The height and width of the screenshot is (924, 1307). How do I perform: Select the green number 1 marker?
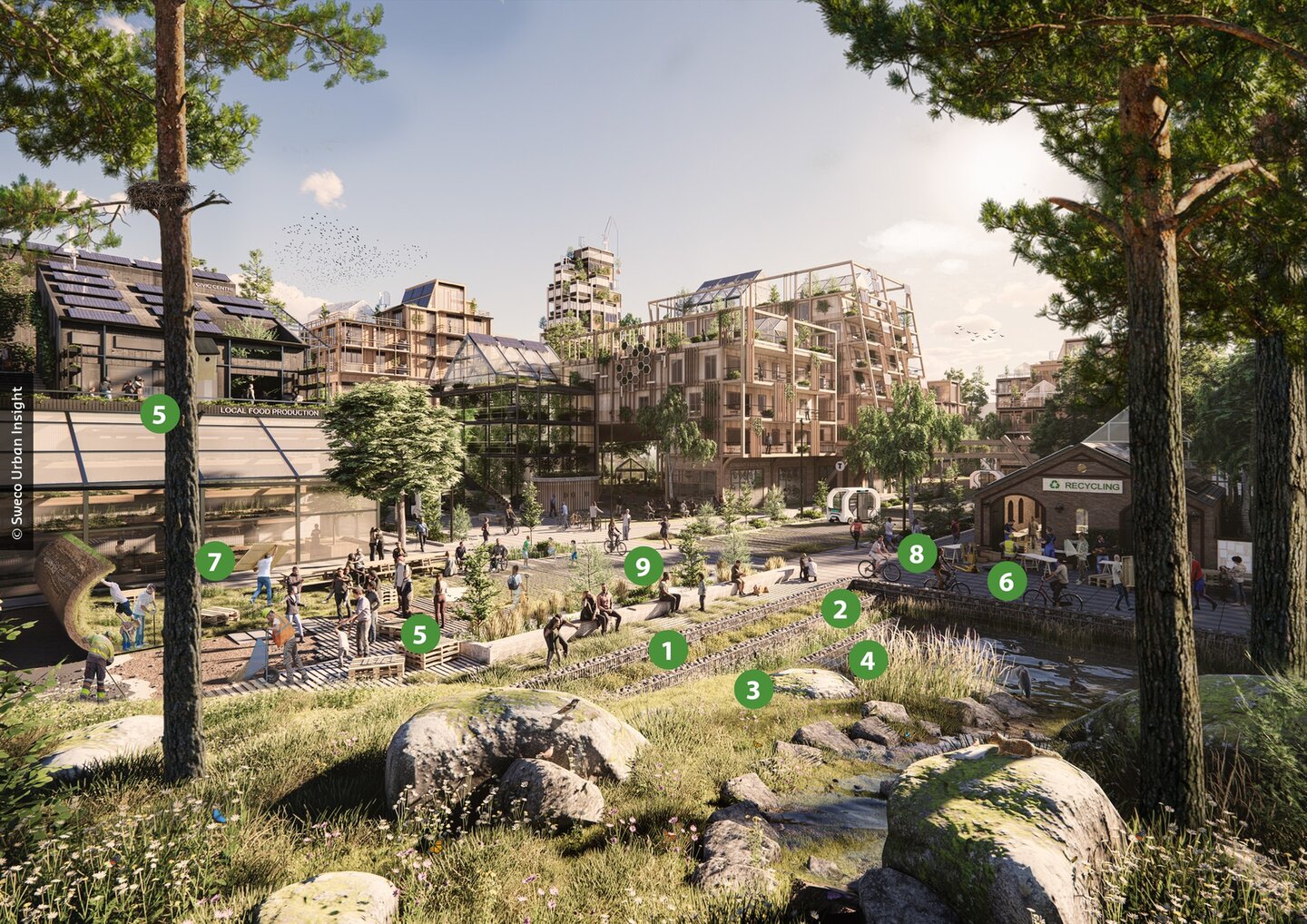[x=668, y=650]
